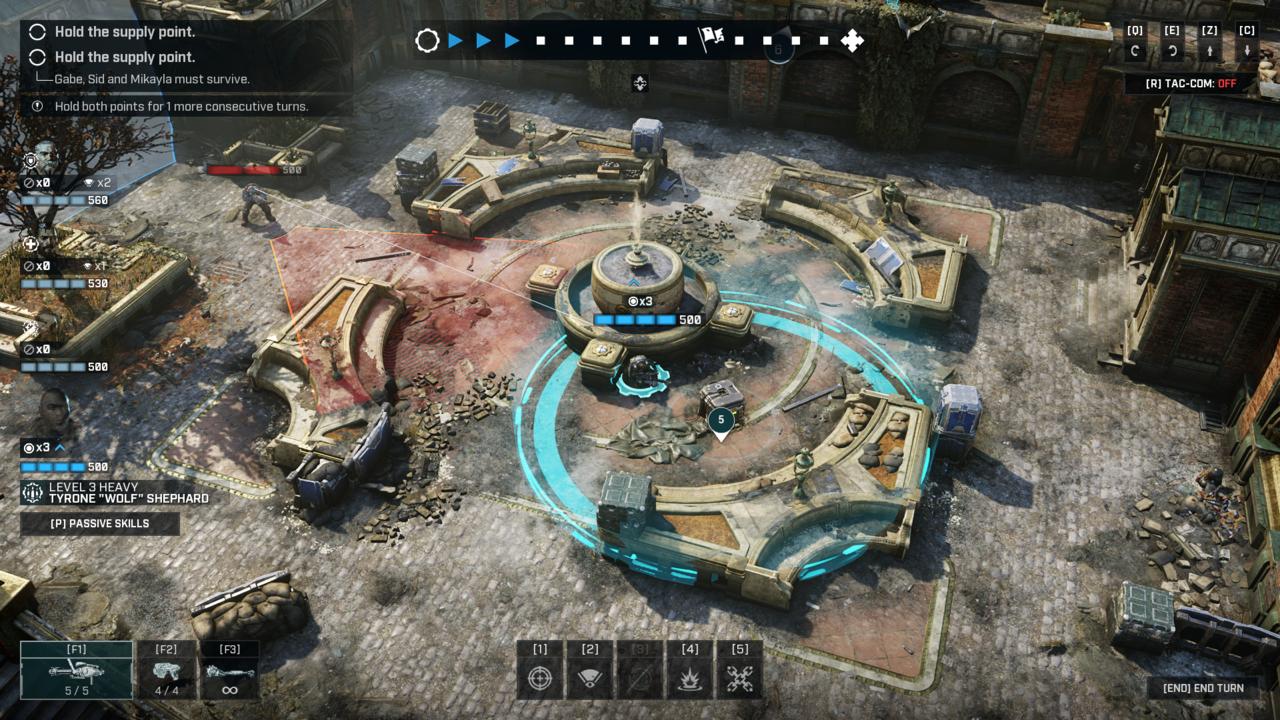Select the crossed arrows ability
Screen dimensions: 1280x720
click(740, 670)
